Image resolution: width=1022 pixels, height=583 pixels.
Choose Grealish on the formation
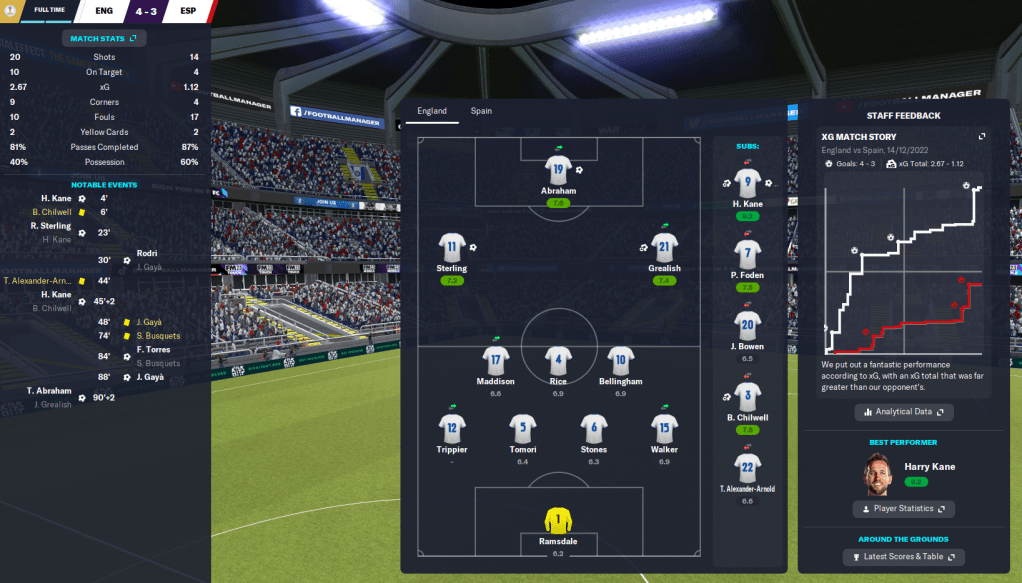click(664, 248)
